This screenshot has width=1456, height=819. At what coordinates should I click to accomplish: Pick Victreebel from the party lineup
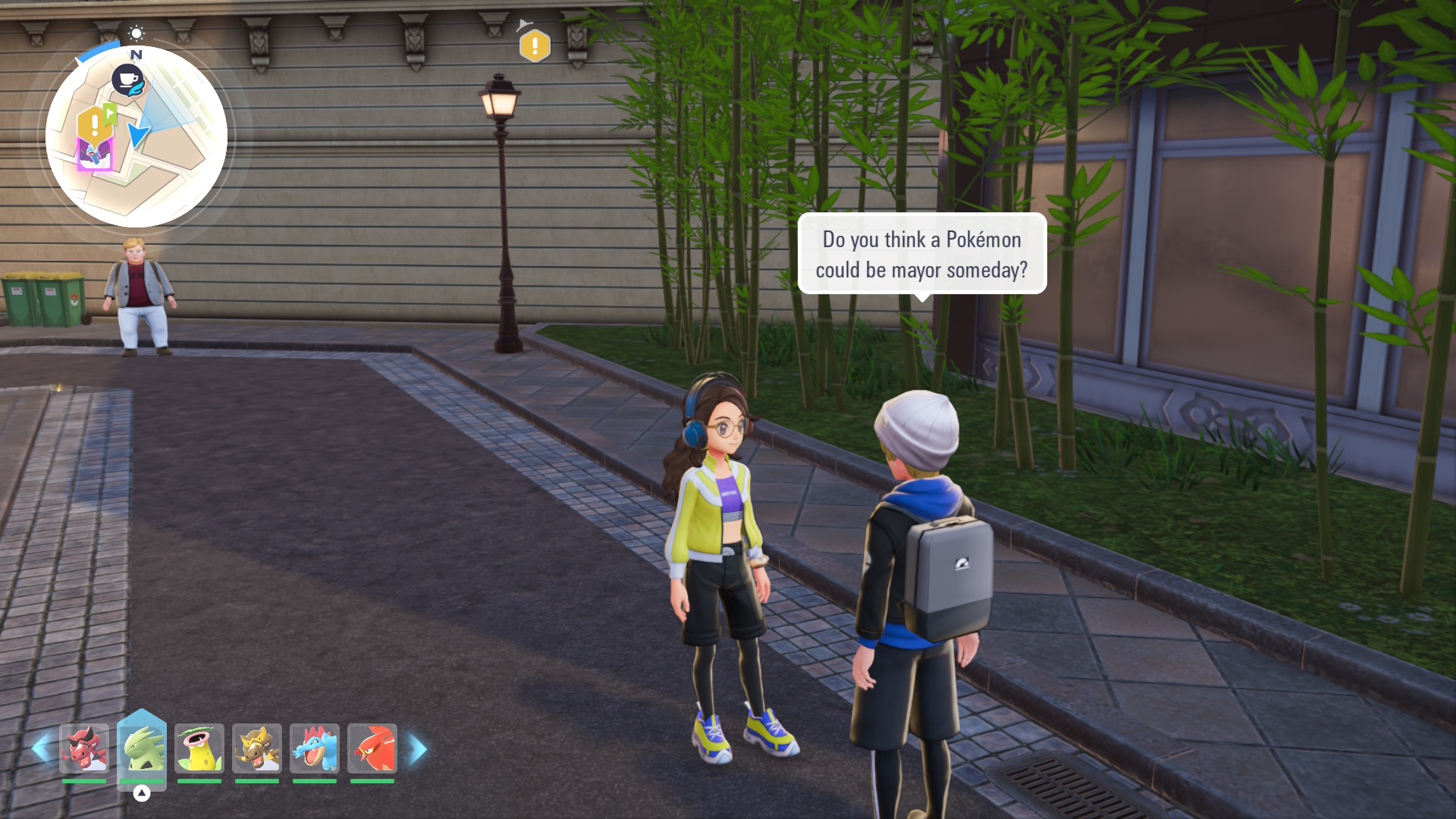199,749
